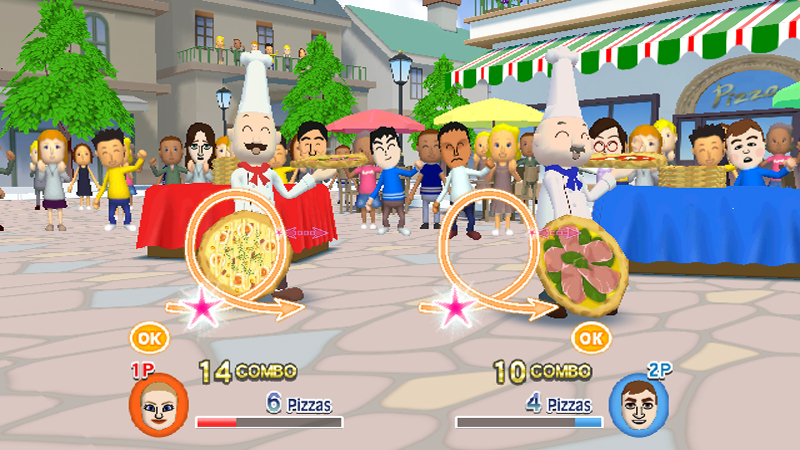This screenshot has width=800, height=450.
Task: Select the 2P Mii portrait icon
Action: point(639,405)
